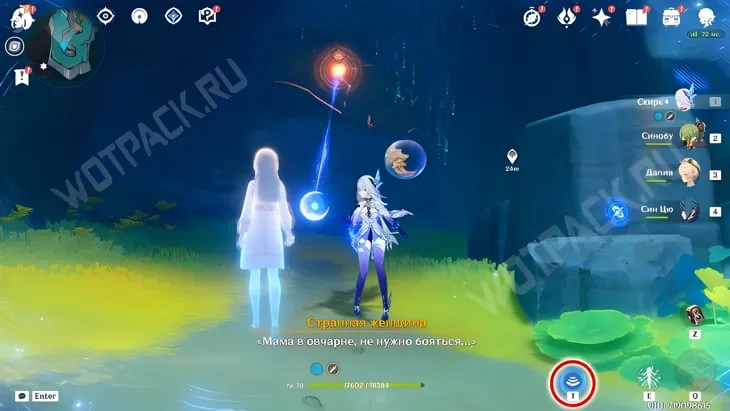Use the gadget icon above Z
The width and height of the screenshot is (730, 411).
click(x=695, y=314)
